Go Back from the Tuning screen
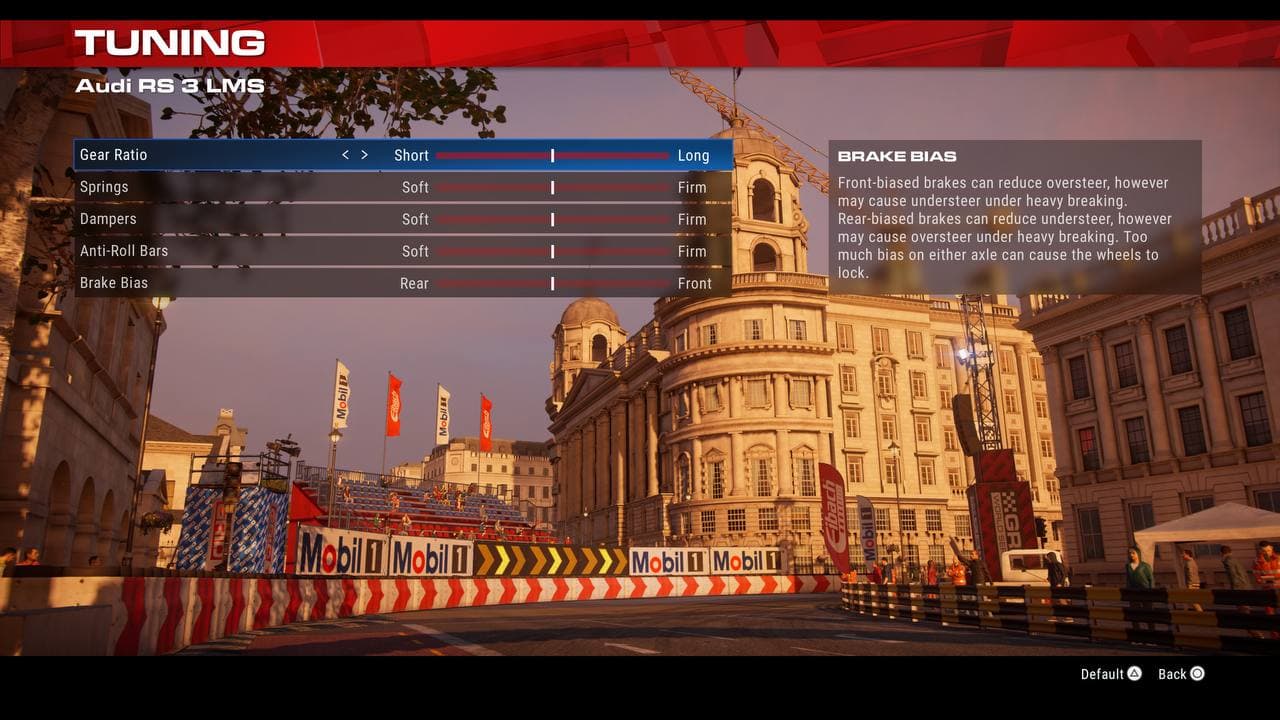 (x=1181, y=674)
